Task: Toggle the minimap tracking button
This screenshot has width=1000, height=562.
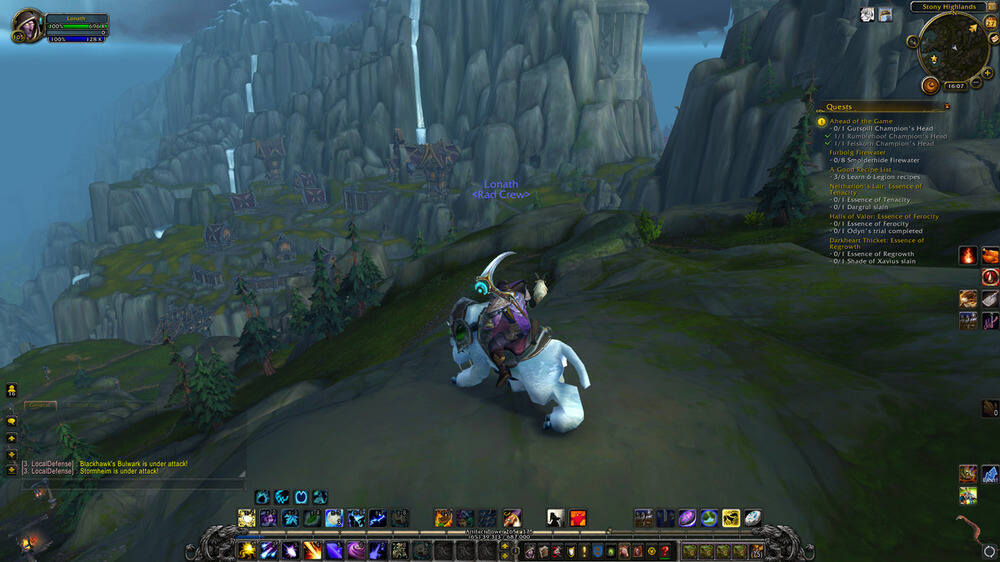Action: point(912,42)
